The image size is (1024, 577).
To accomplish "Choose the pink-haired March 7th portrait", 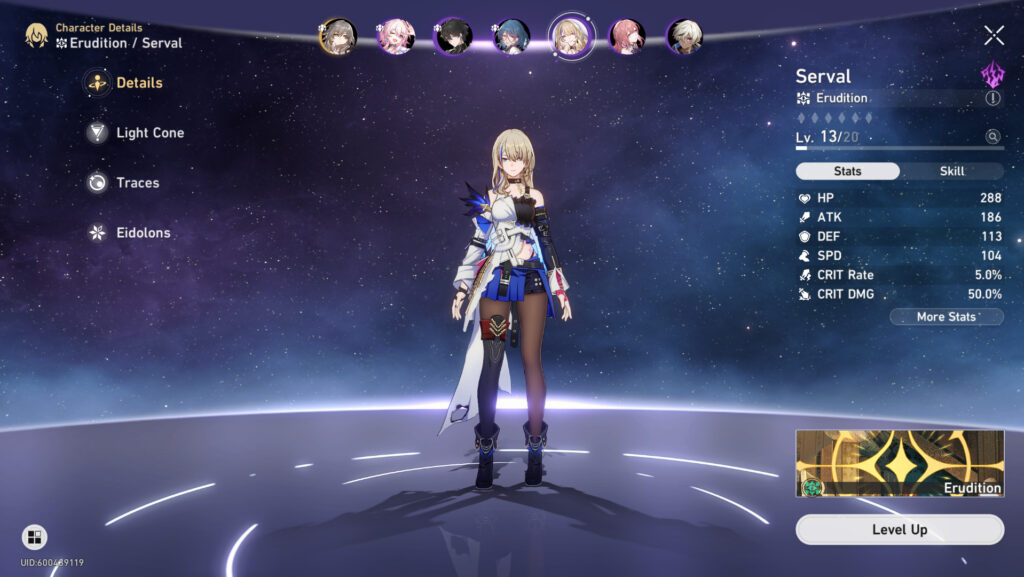I will coord(395,36).
